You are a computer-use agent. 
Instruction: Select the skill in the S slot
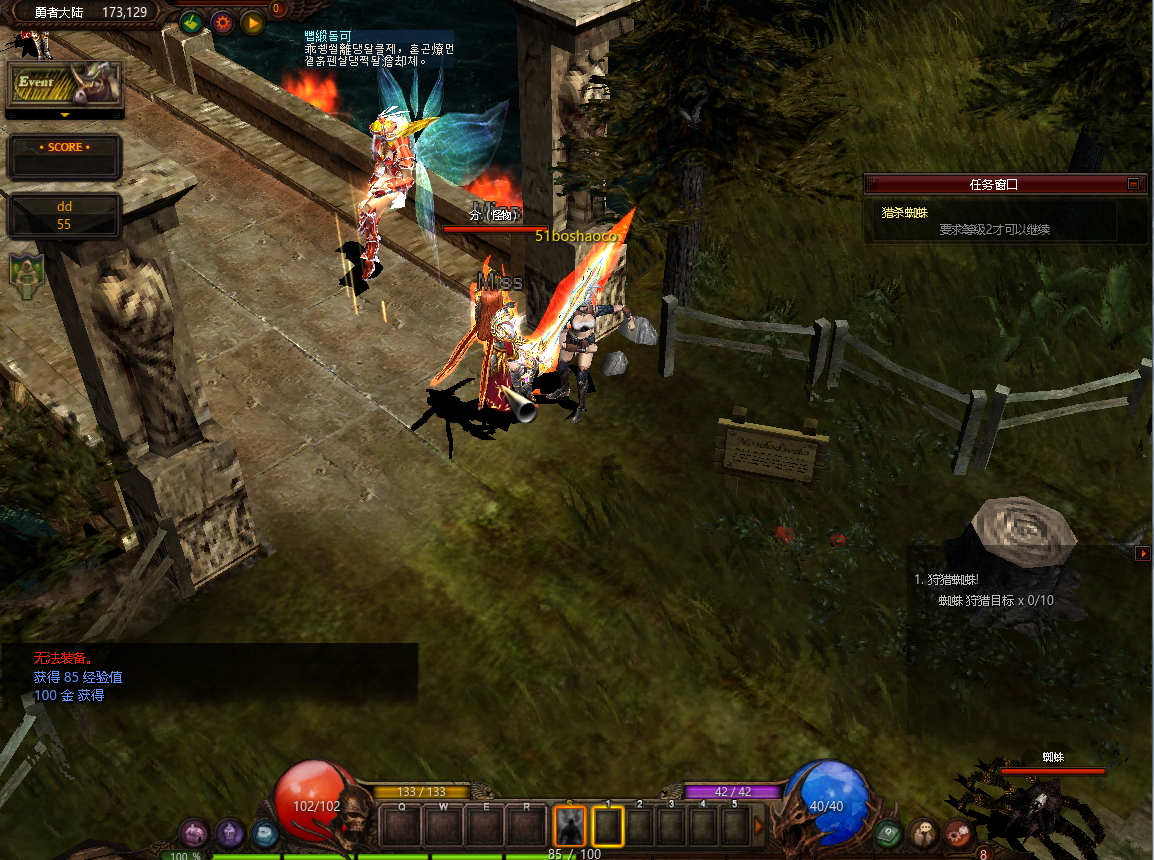coord(570,827)
